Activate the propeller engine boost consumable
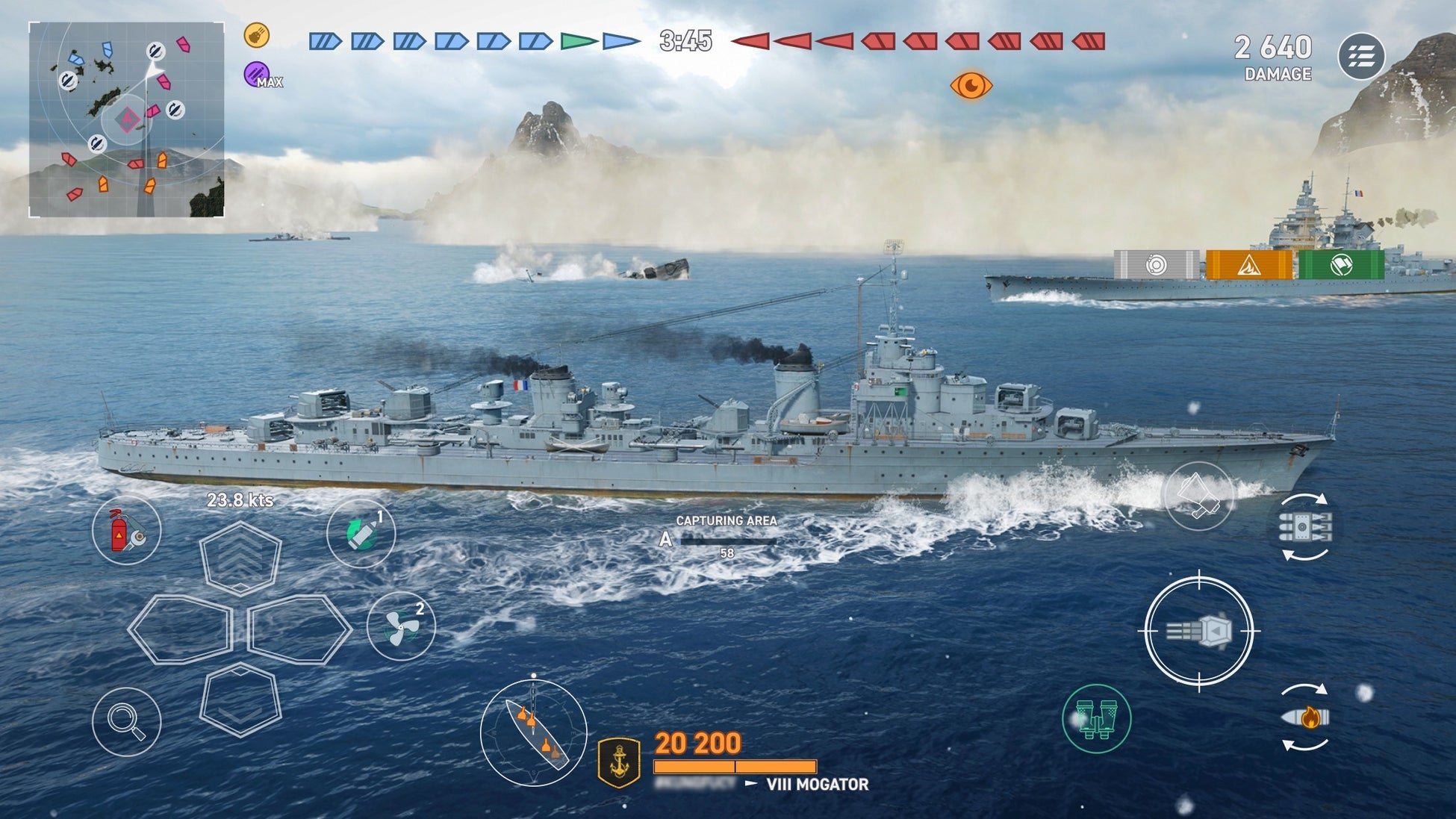The width and height of the screenshot is (1456, 819). click(401, 626)
